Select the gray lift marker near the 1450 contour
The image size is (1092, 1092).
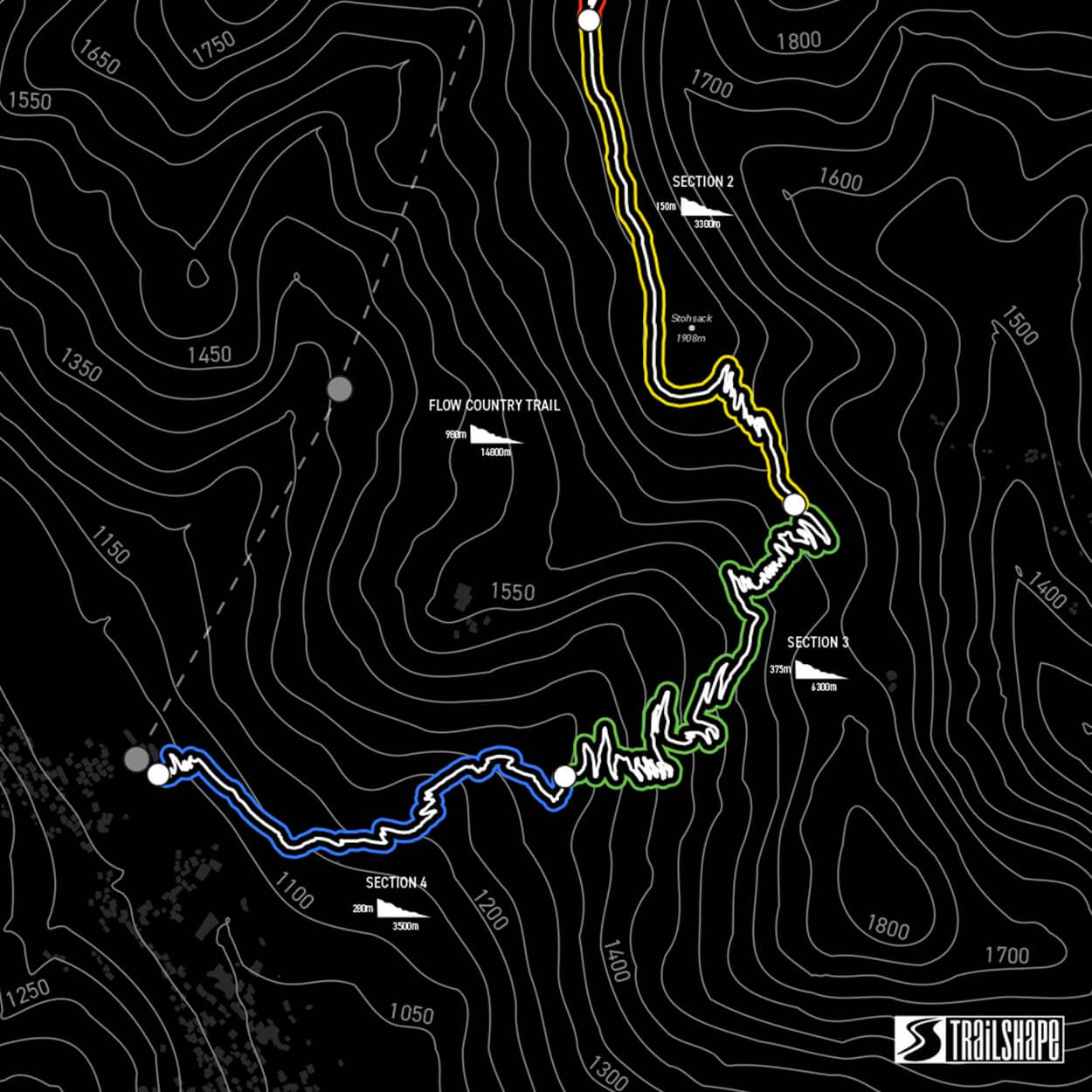(340, 389)
